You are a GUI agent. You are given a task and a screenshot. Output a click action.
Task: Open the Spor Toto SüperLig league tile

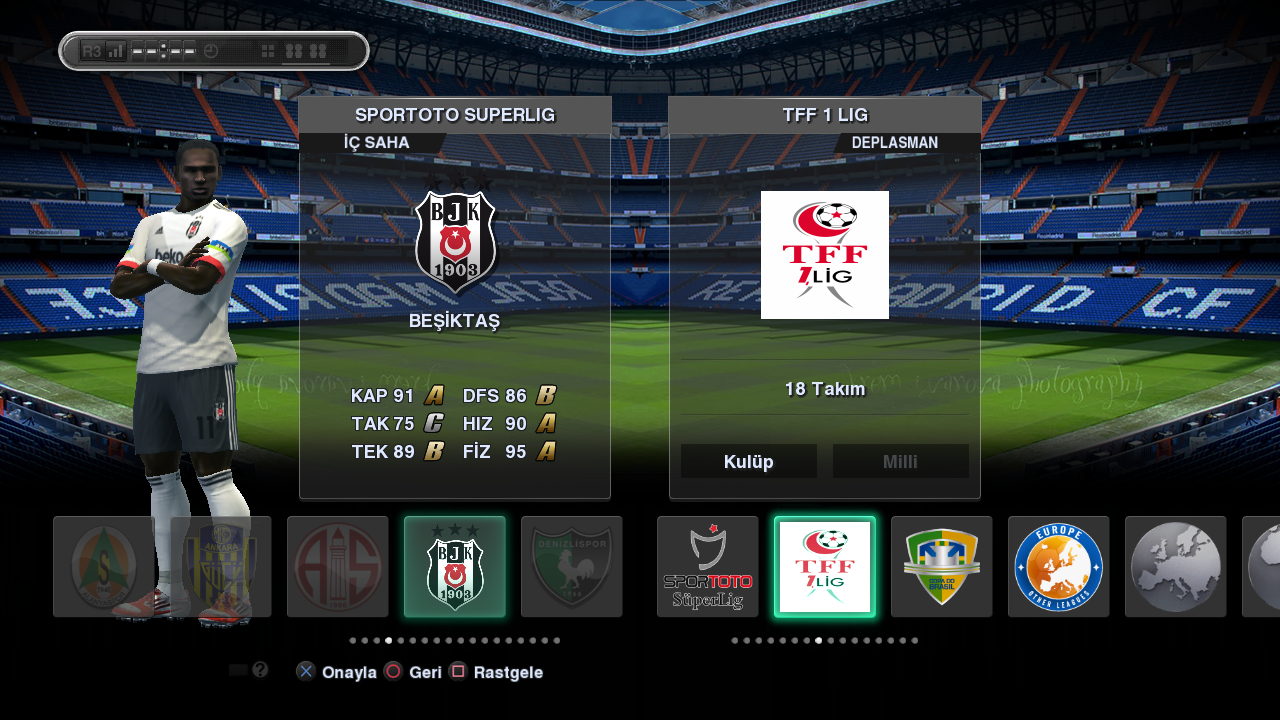coord(708,567)
